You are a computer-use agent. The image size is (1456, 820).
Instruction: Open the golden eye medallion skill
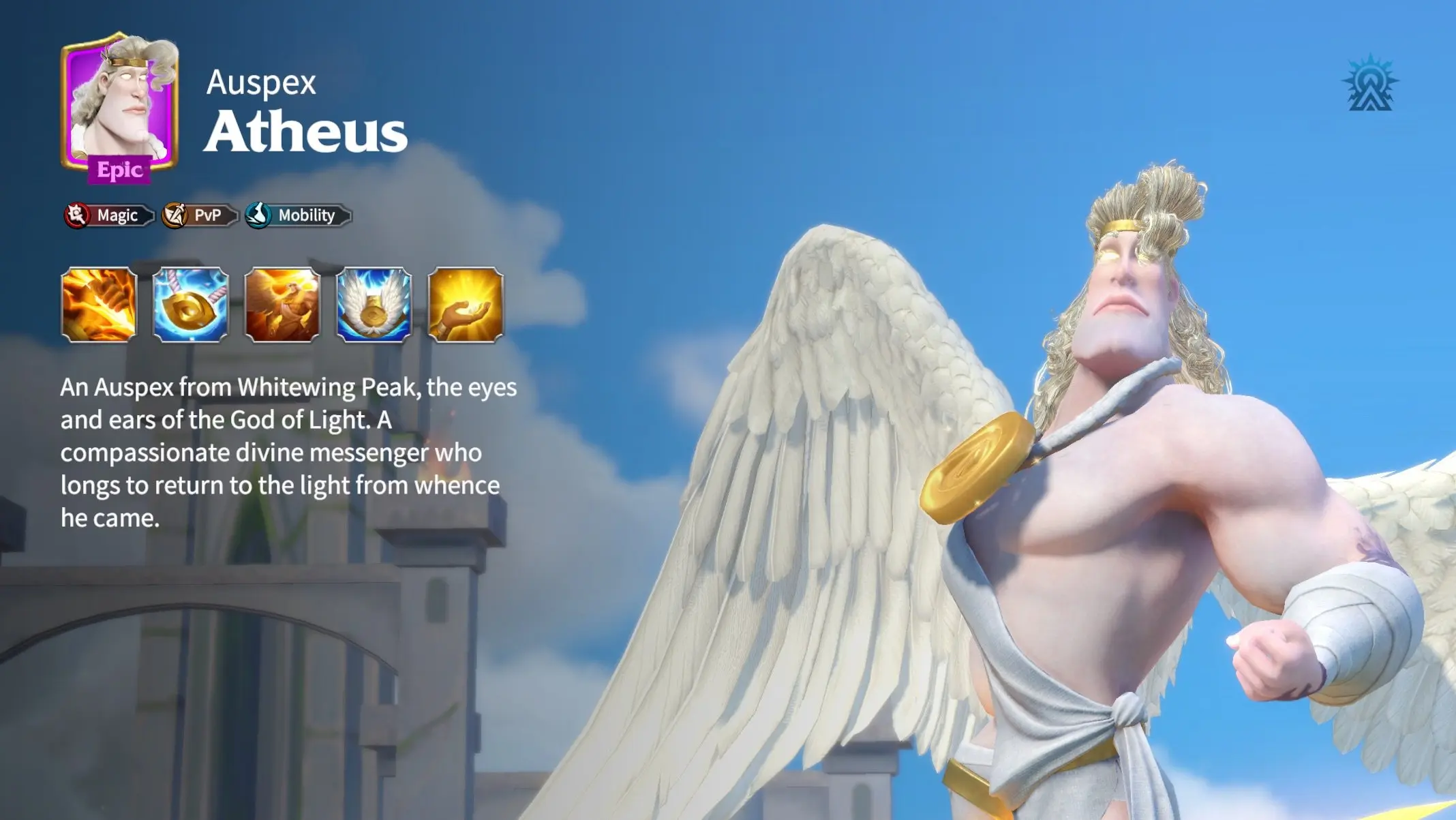(191, 304)
